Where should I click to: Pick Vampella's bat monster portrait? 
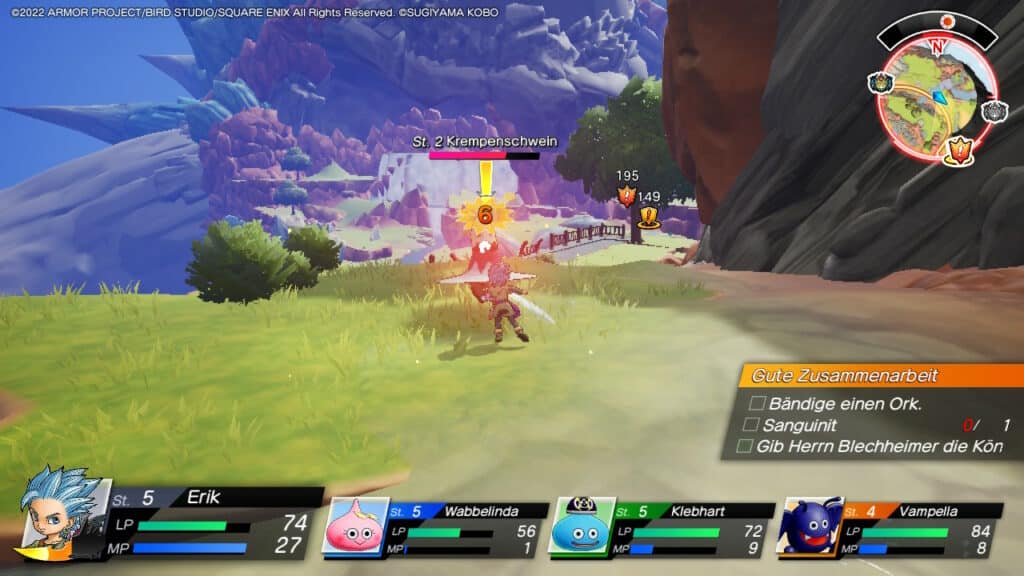[x=808, y=526]
